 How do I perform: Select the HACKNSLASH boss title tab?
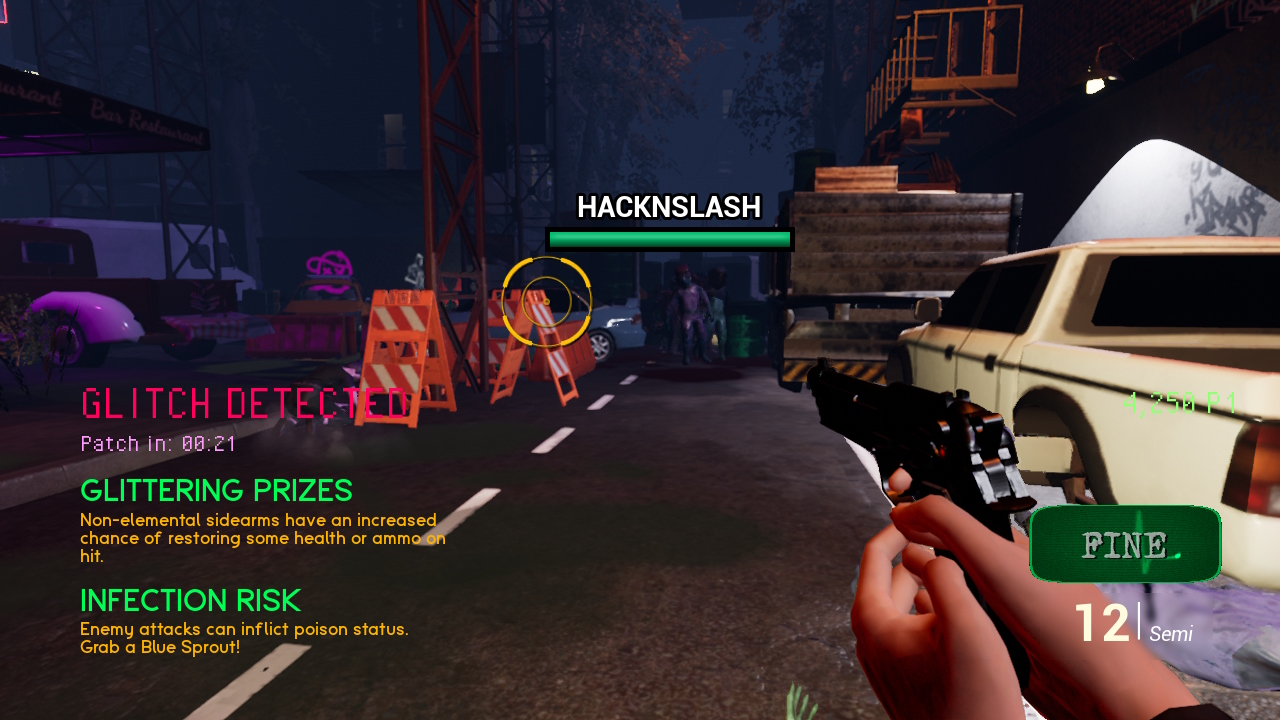(x=669, y=208)
